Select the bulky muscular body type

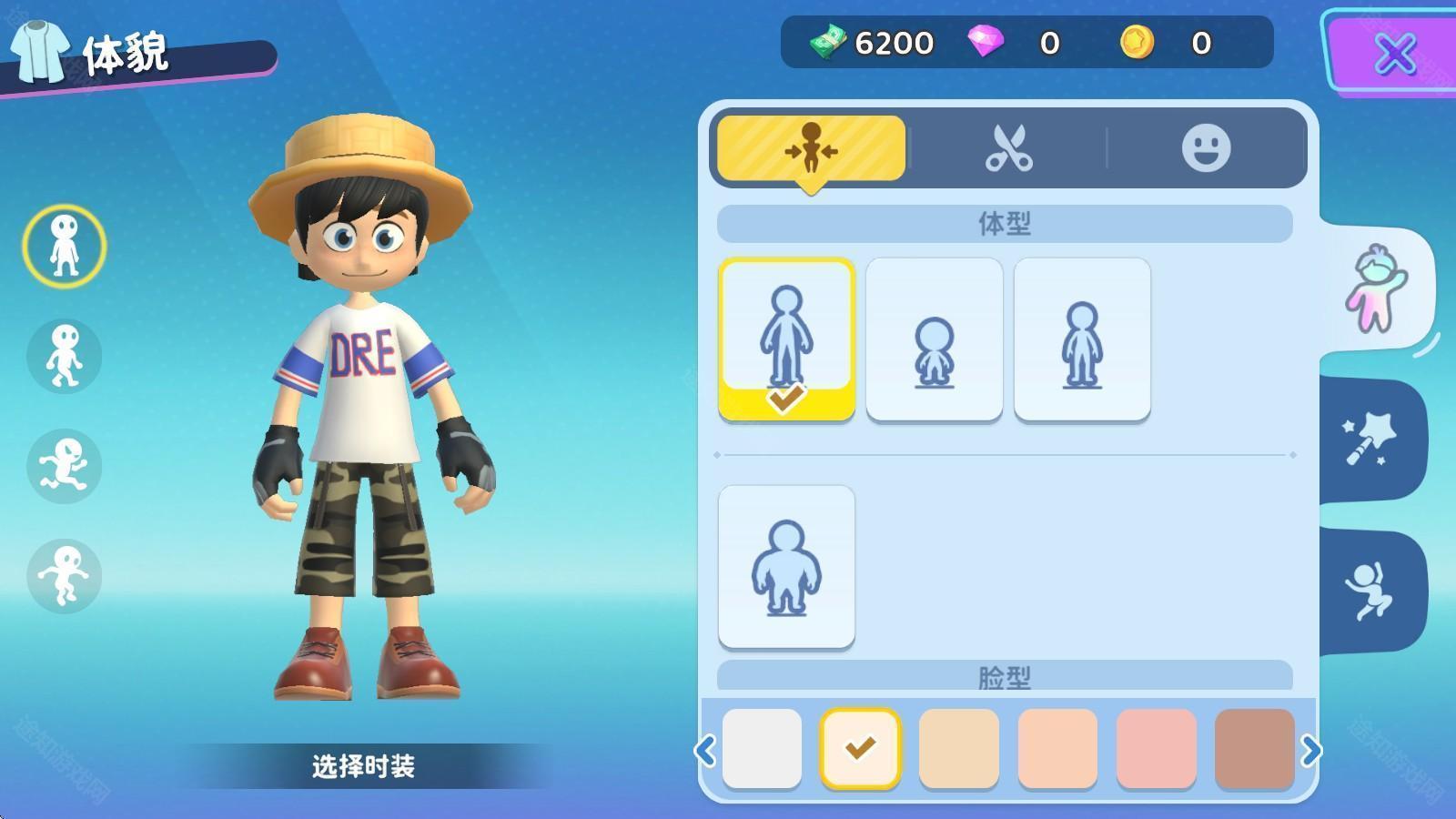coord(786,566)
